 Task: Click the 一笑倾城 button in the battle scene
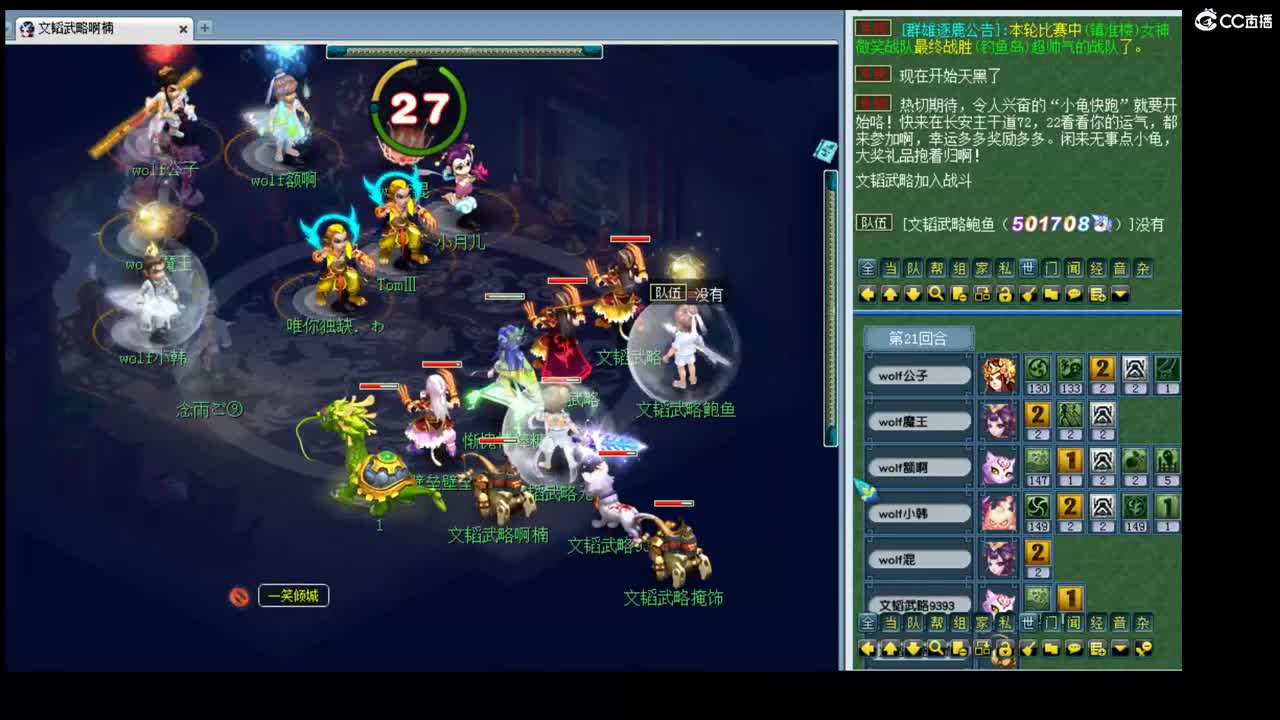[293, 595]
